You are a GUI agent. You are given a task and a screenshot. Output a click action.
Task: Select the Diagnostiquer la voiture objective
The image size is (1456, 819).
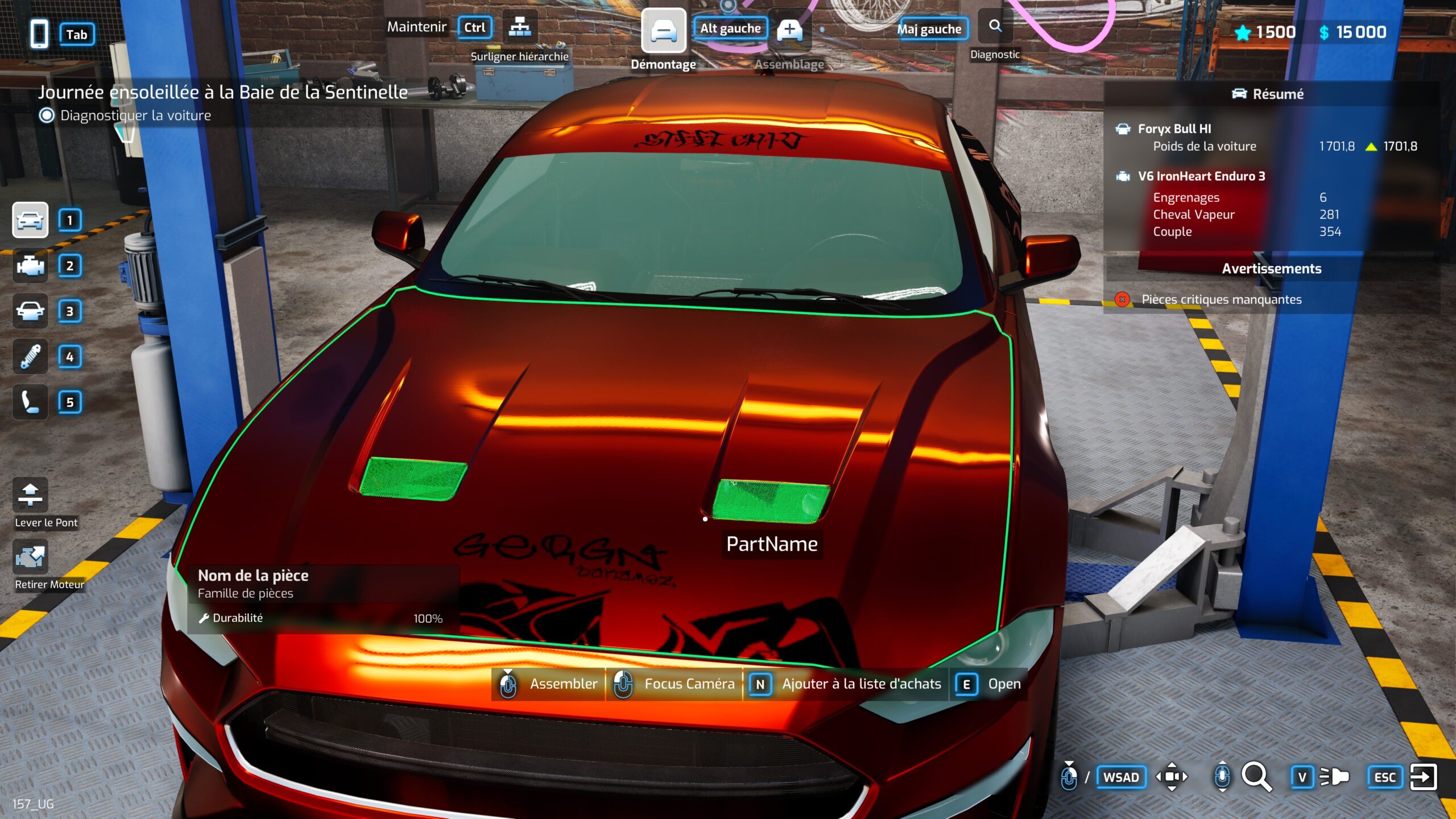click(135, 115)
